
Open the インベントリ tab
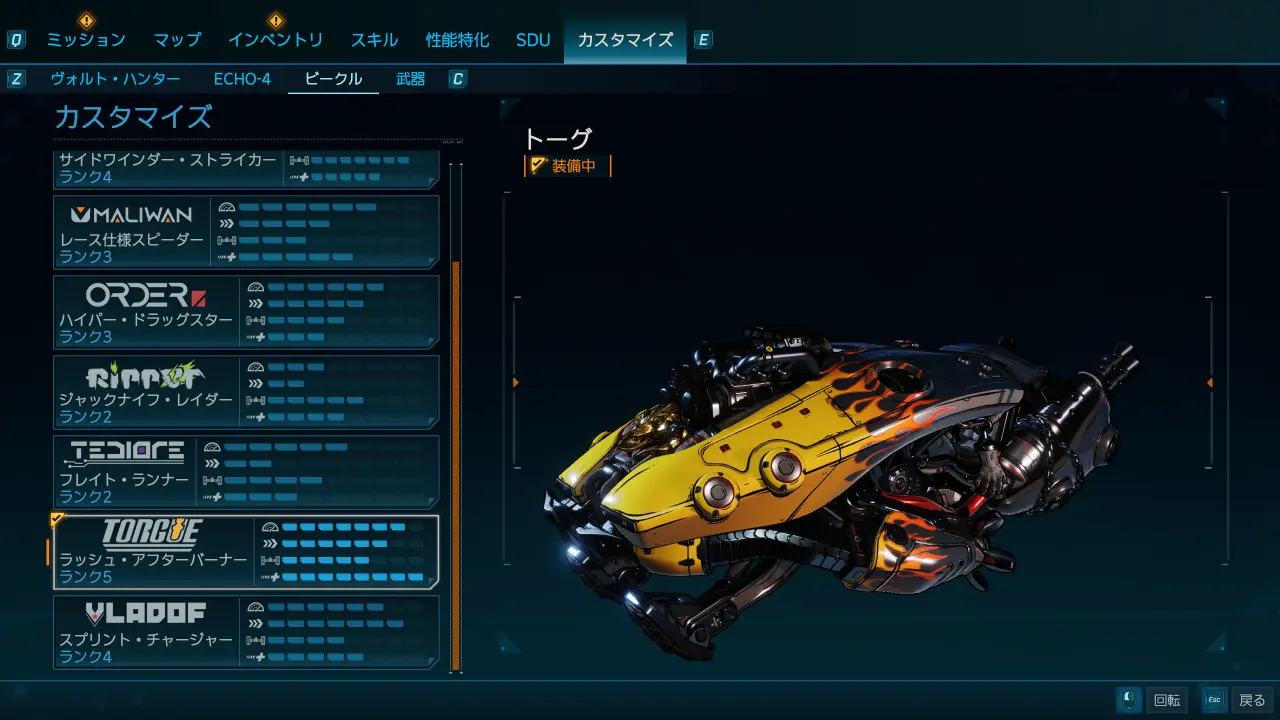point(275,40)
